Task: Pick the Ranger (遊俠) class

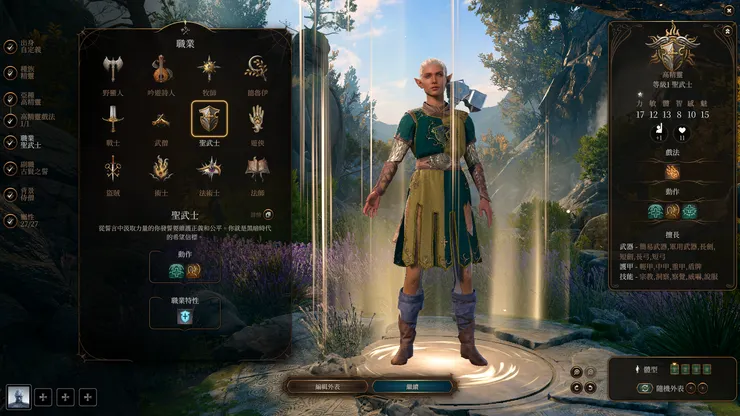Action: (x=257, y=120)
